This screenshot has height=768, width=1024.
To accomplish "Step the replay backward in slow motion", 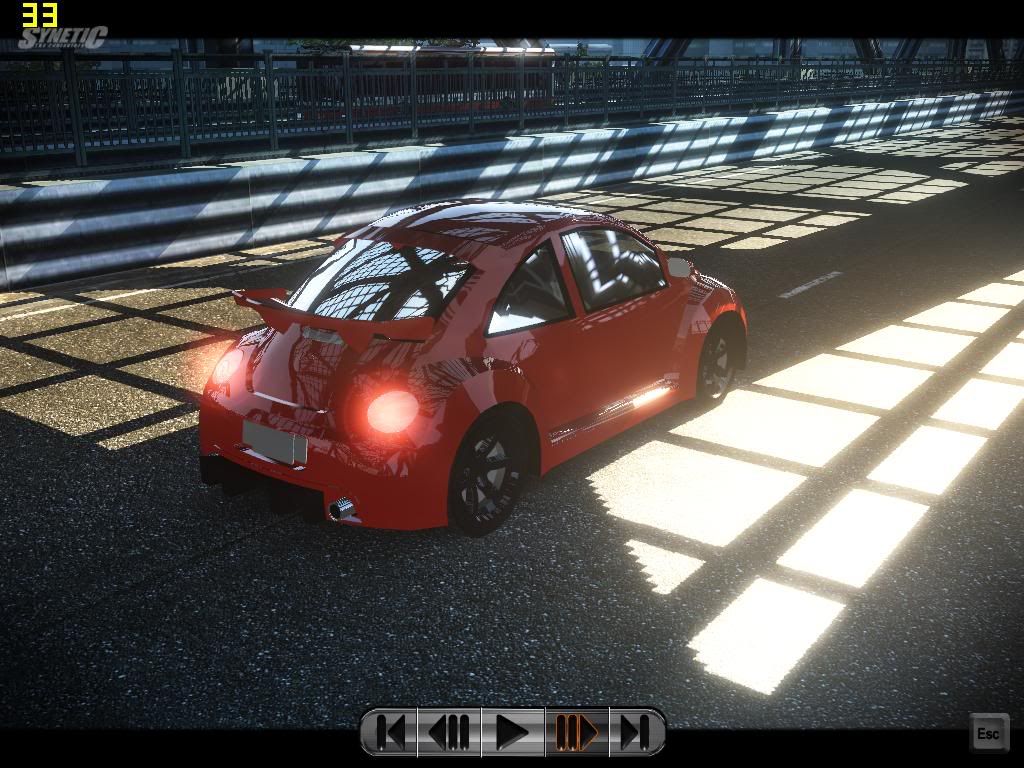I will 449,732.
